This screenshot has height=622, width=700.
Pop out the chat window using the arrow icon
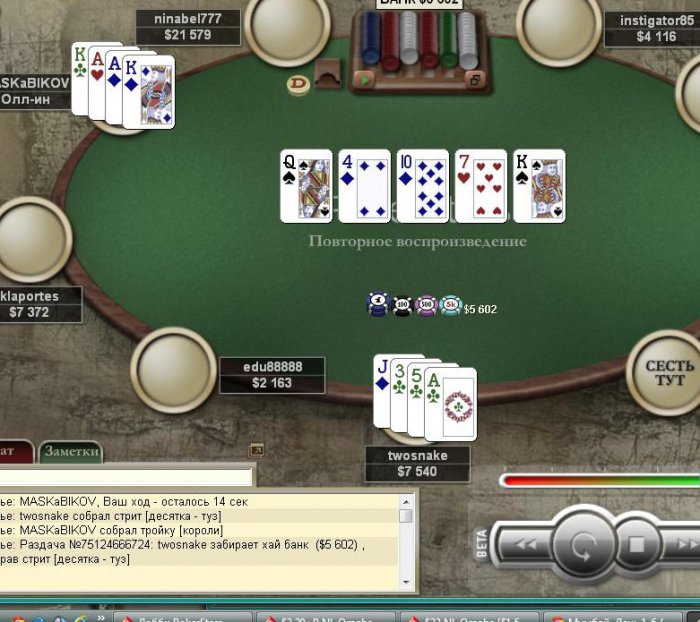point(256,450)
